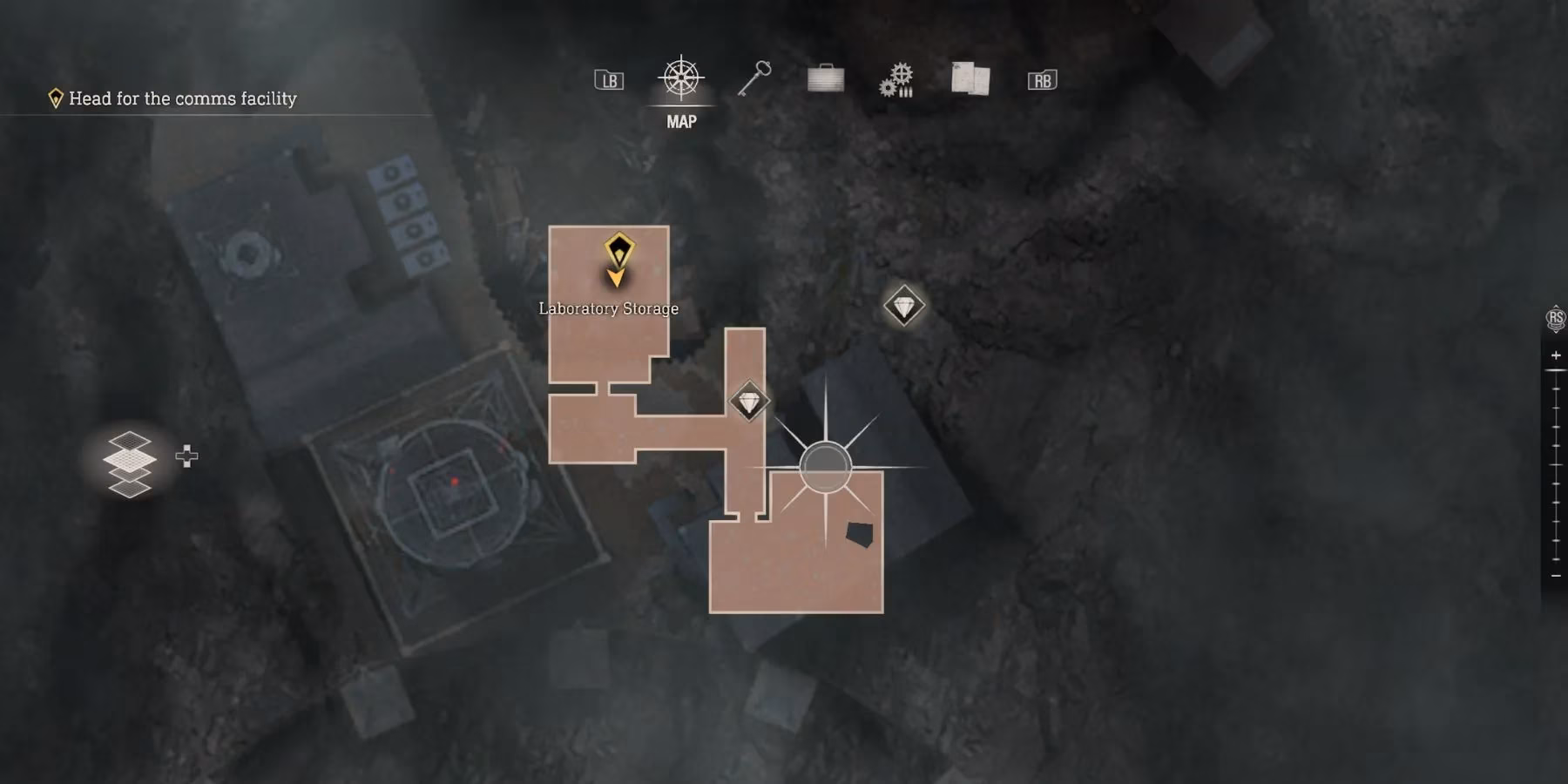Click the diamond icon beside the objective text
The image size is (1568, 784).
point(57,98)
